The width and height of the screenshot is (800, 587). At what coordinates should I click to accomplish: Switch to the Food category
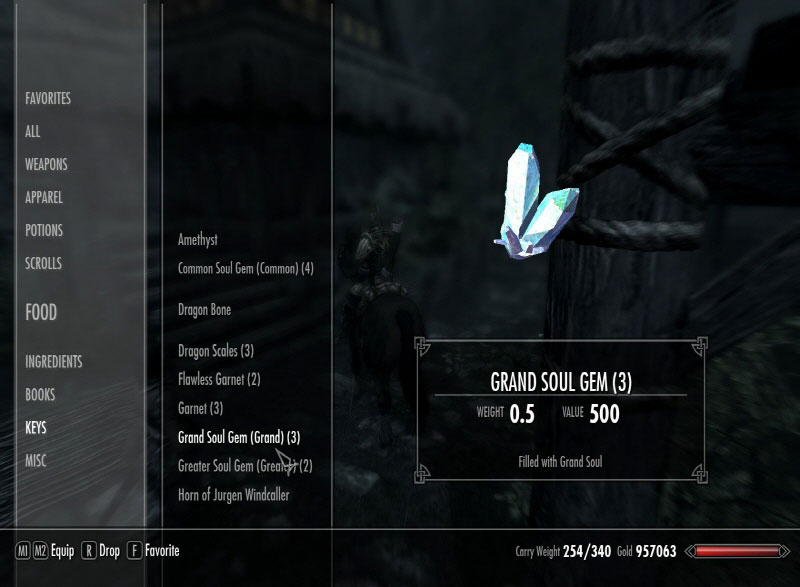click(41, 312)
